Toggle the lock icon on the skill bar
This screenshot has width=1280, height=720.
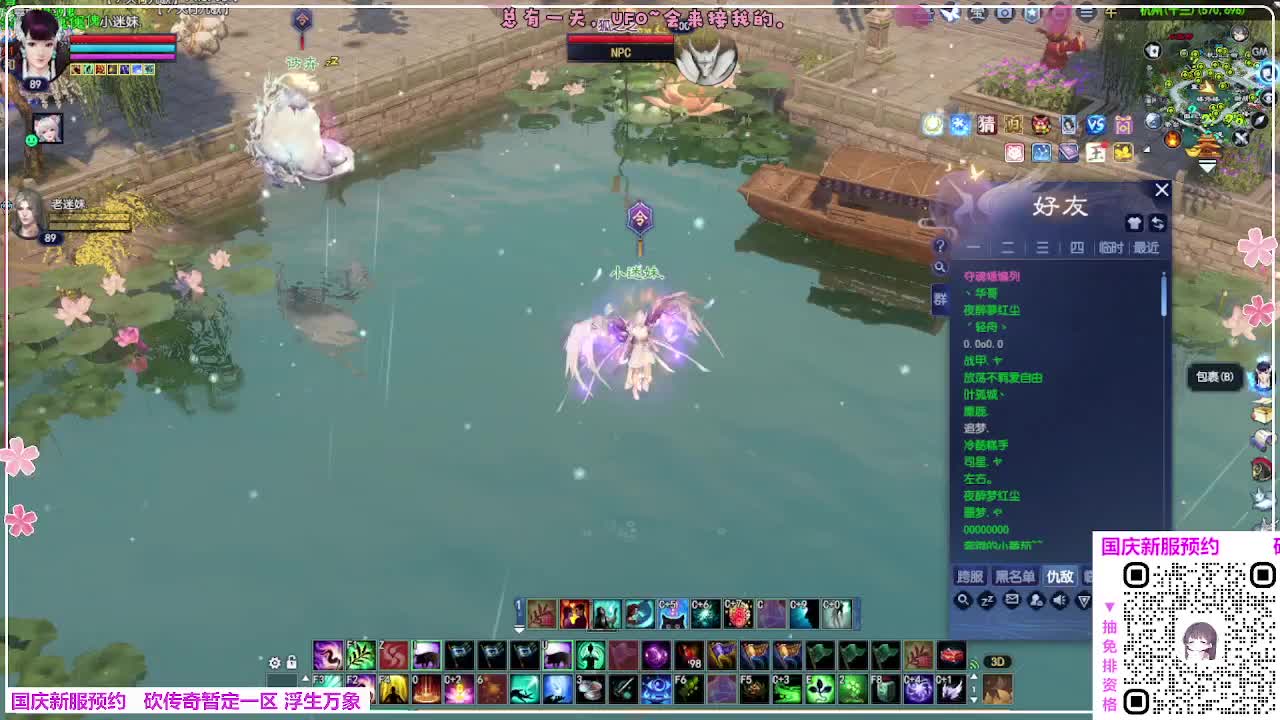(291, 662)
